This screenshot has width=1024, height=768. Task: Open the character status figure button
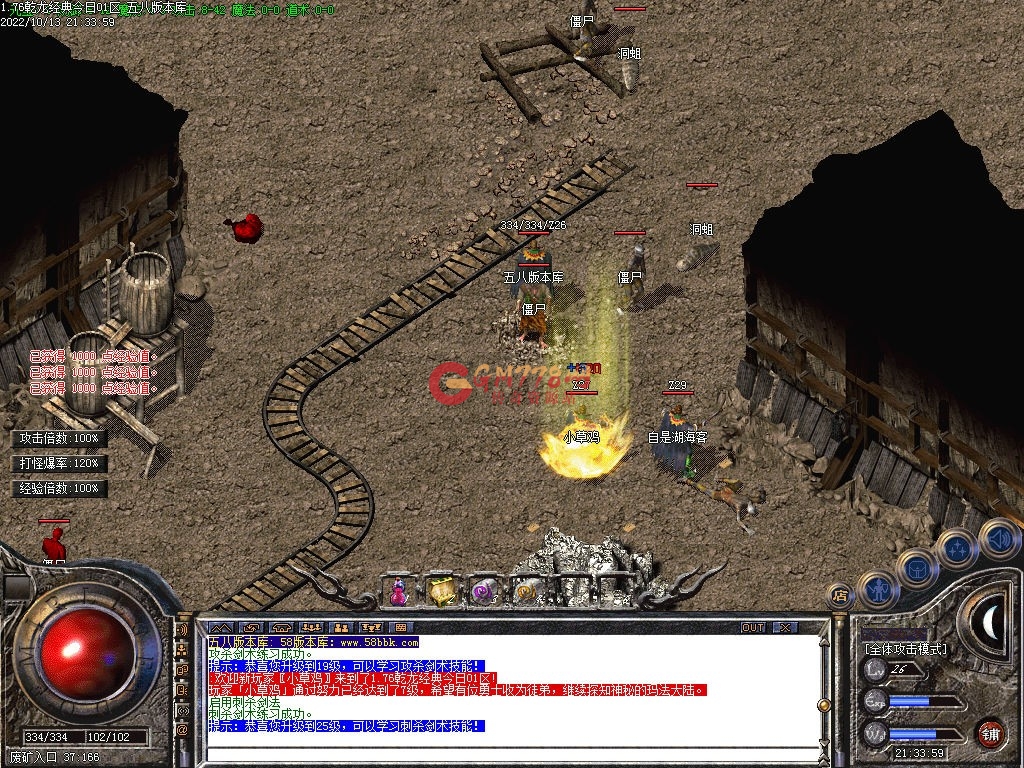(x=878, y=590)
